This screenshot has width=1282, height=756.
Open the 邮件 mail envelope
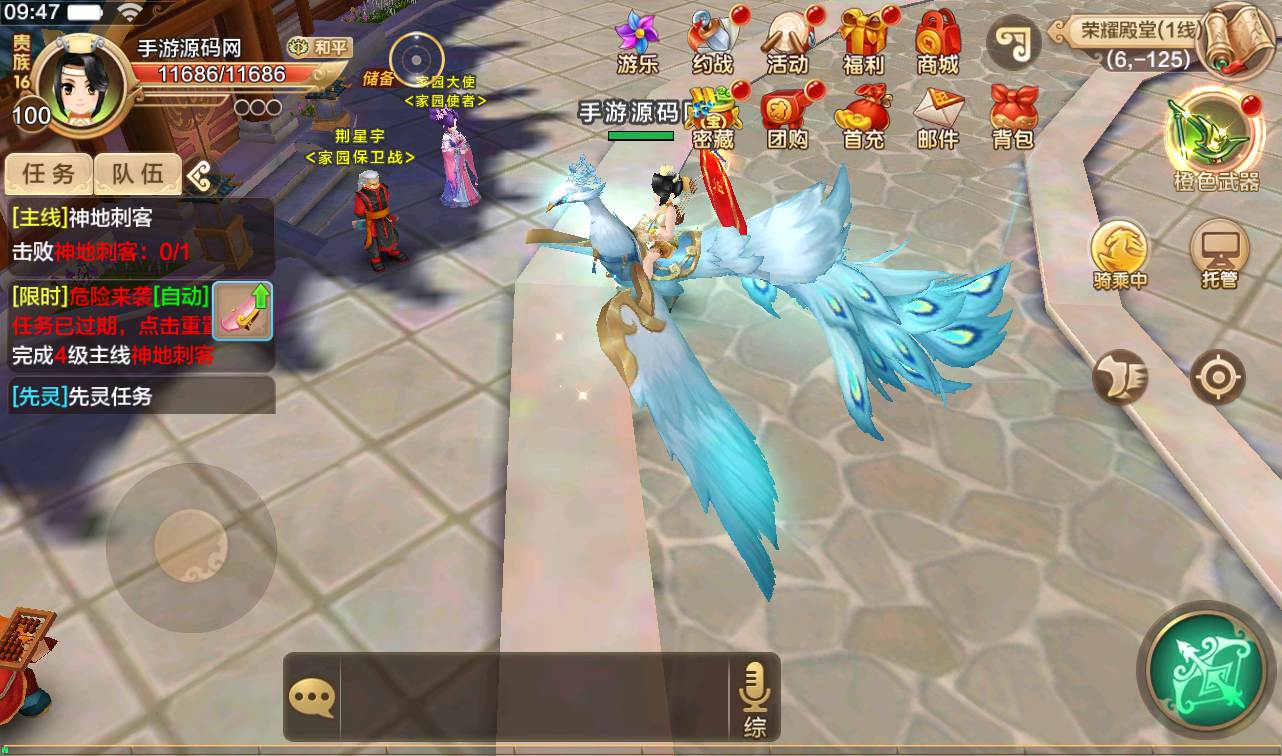point(938,116)
